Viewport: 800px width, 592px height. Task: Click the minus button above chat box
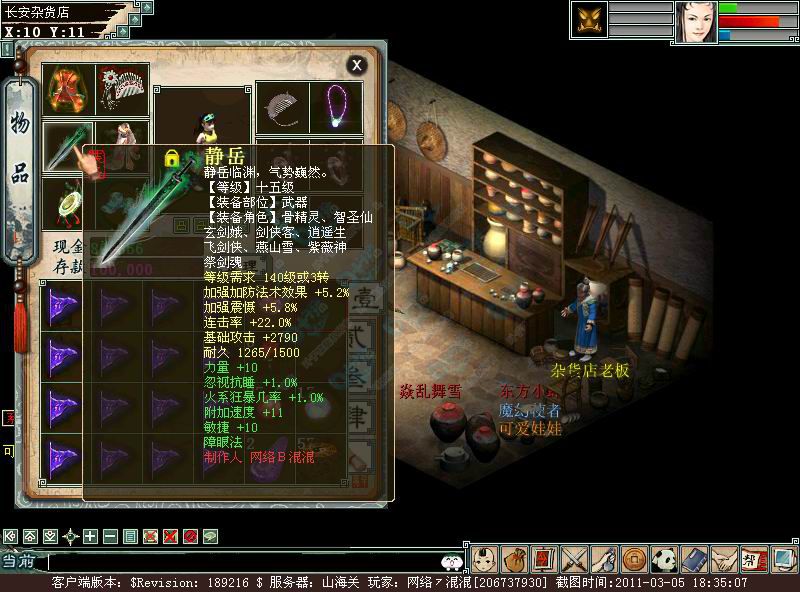pos(110,537)
